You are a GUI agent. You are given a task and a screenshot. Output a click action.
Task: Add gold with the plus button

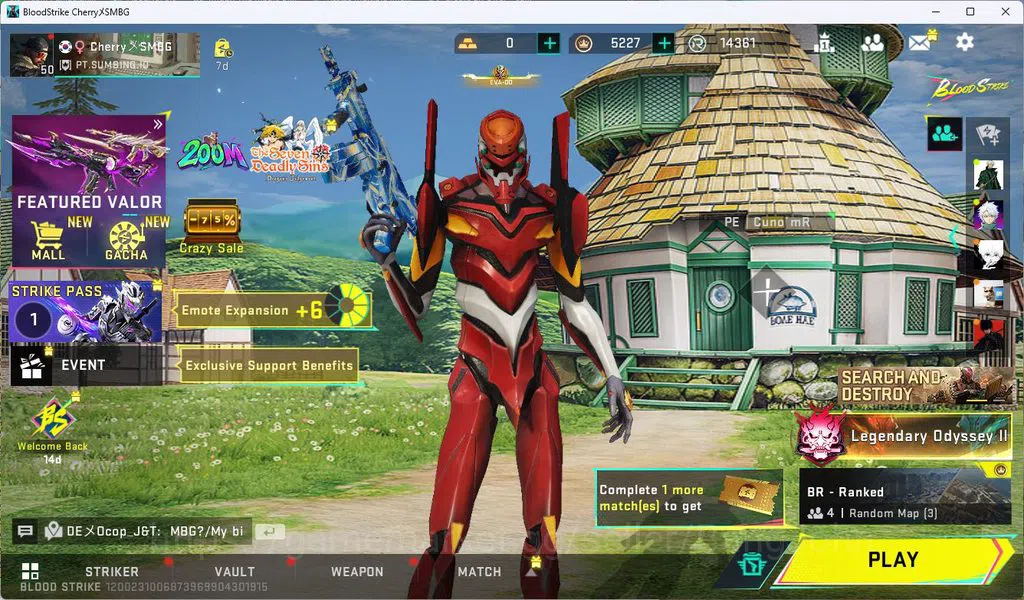coord(549,43)
